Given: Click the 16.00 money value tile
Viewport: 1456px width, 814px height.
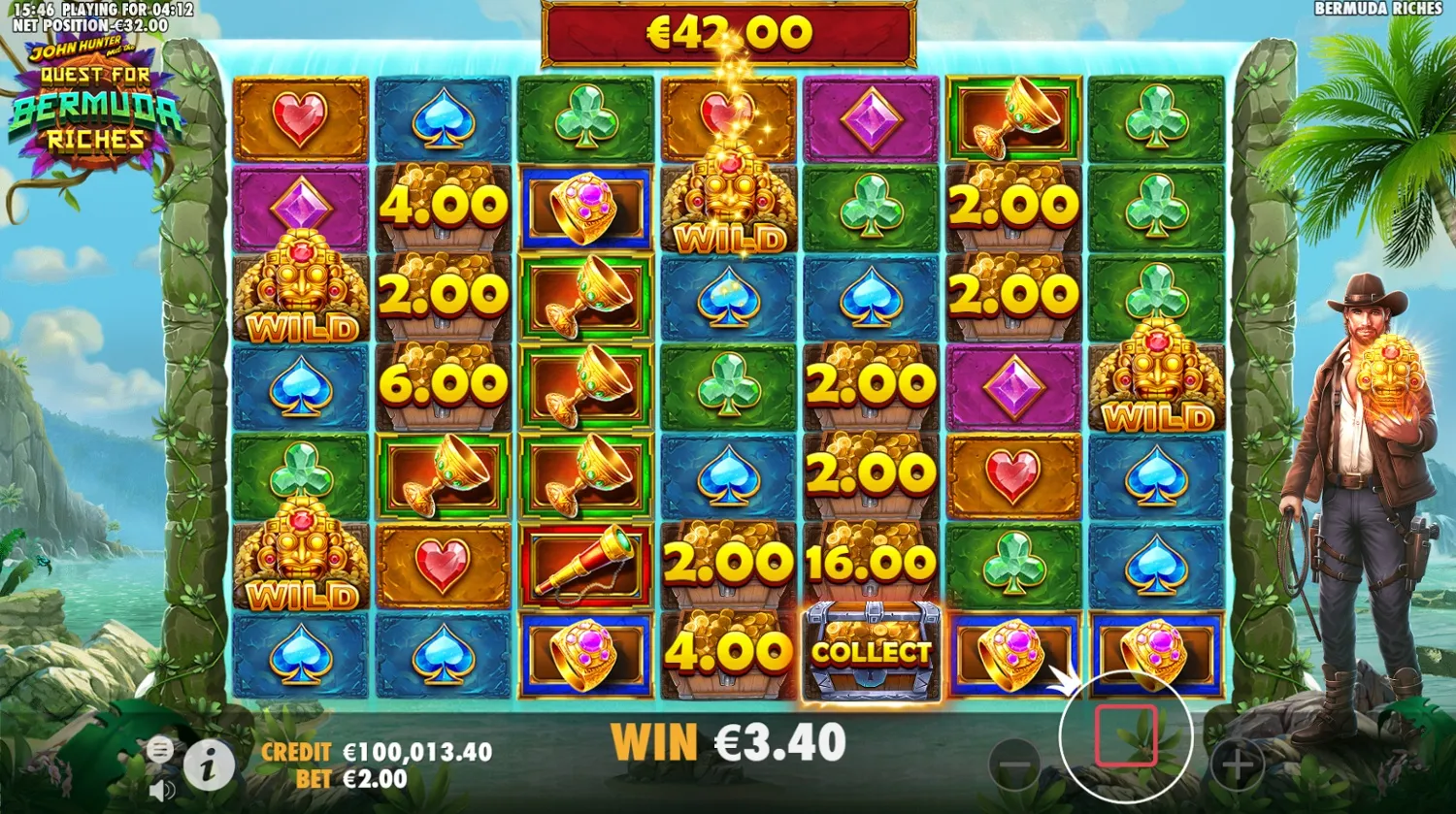Looking at the screenshot, I should [x=870, y=561].
